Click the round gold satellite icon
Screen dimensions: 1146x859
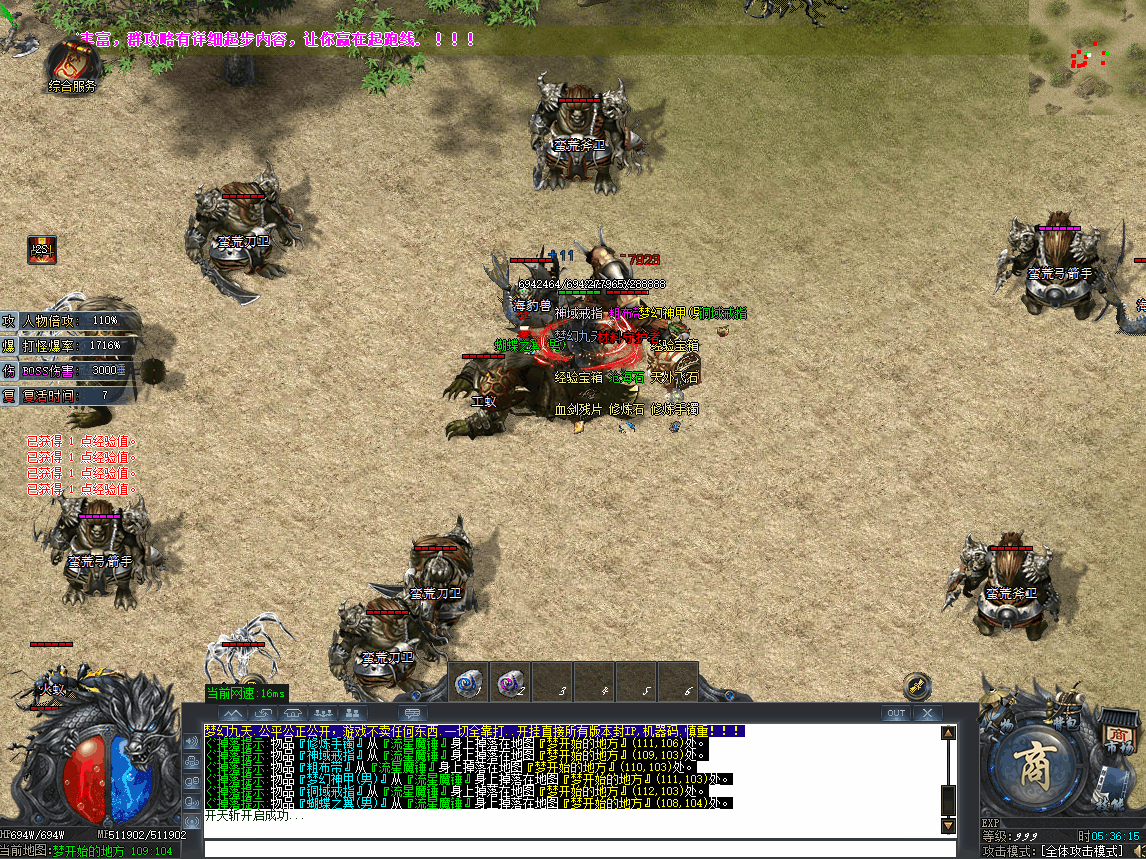[x=916, y=686]
